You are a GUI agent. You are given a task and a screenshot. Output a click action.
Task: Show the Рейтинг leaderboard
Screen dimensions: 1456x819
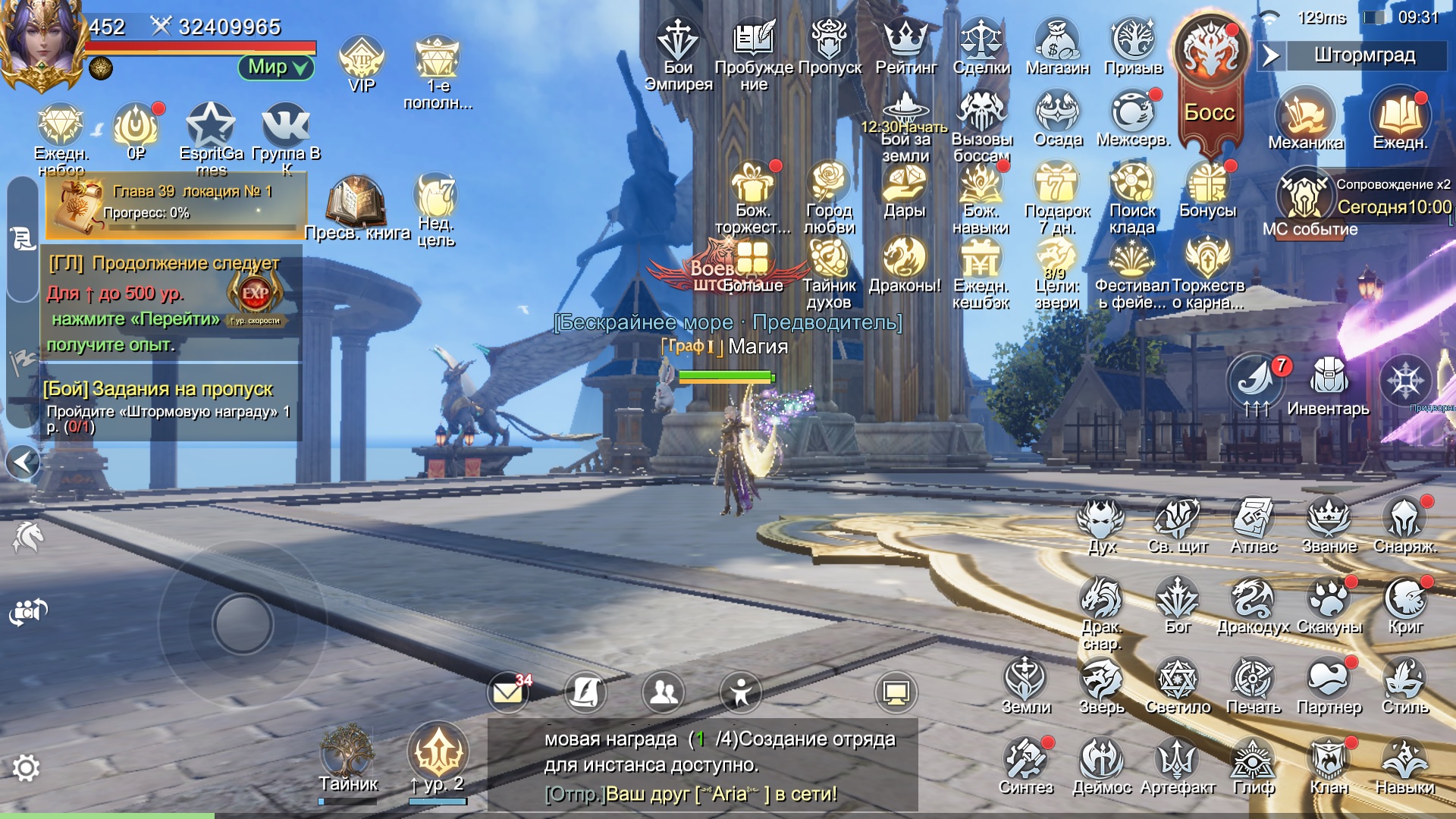(x=905, y=45)
